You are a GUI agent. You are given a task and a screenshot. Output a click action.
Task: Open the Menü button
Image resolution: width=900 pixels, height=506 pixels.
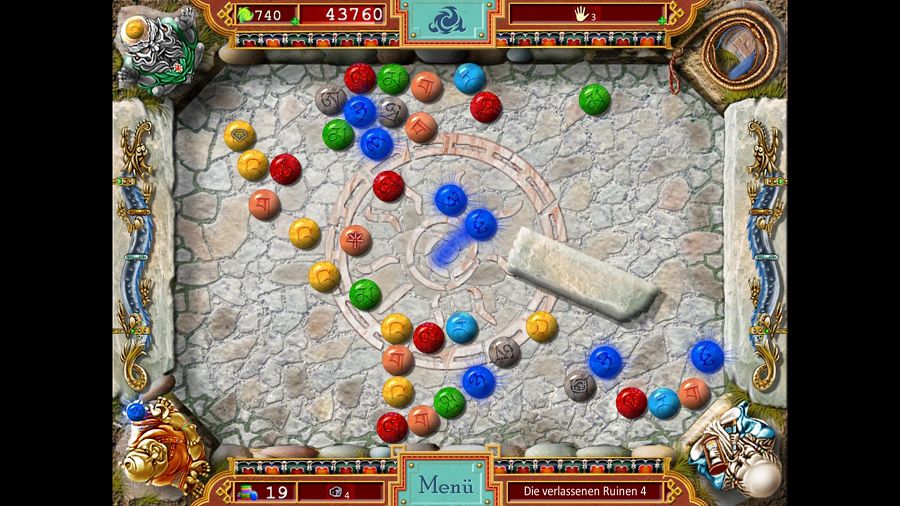click(x=445, y=485)
